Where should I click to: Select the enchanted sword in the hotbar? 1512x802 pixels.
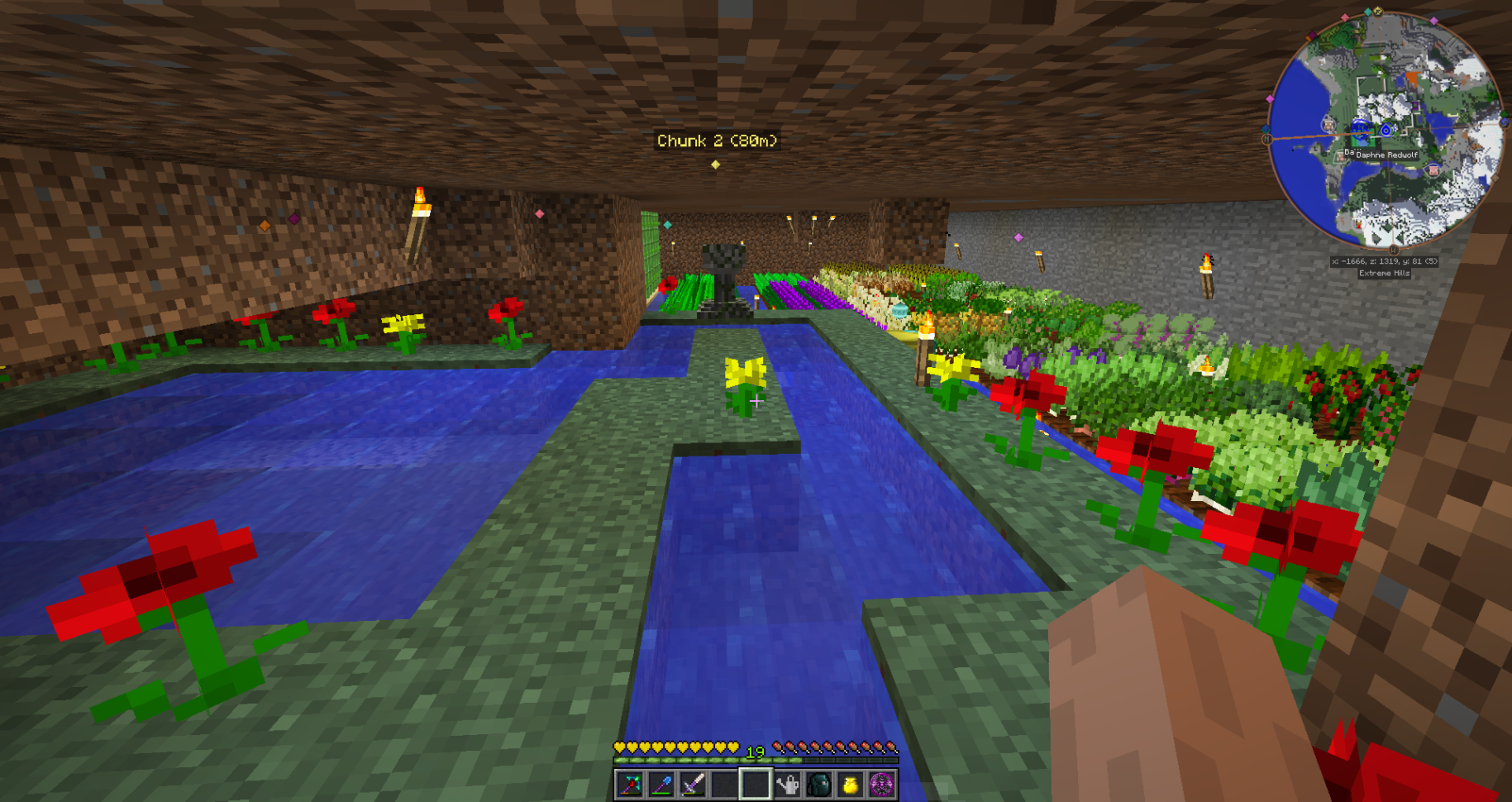pos(694,785)
